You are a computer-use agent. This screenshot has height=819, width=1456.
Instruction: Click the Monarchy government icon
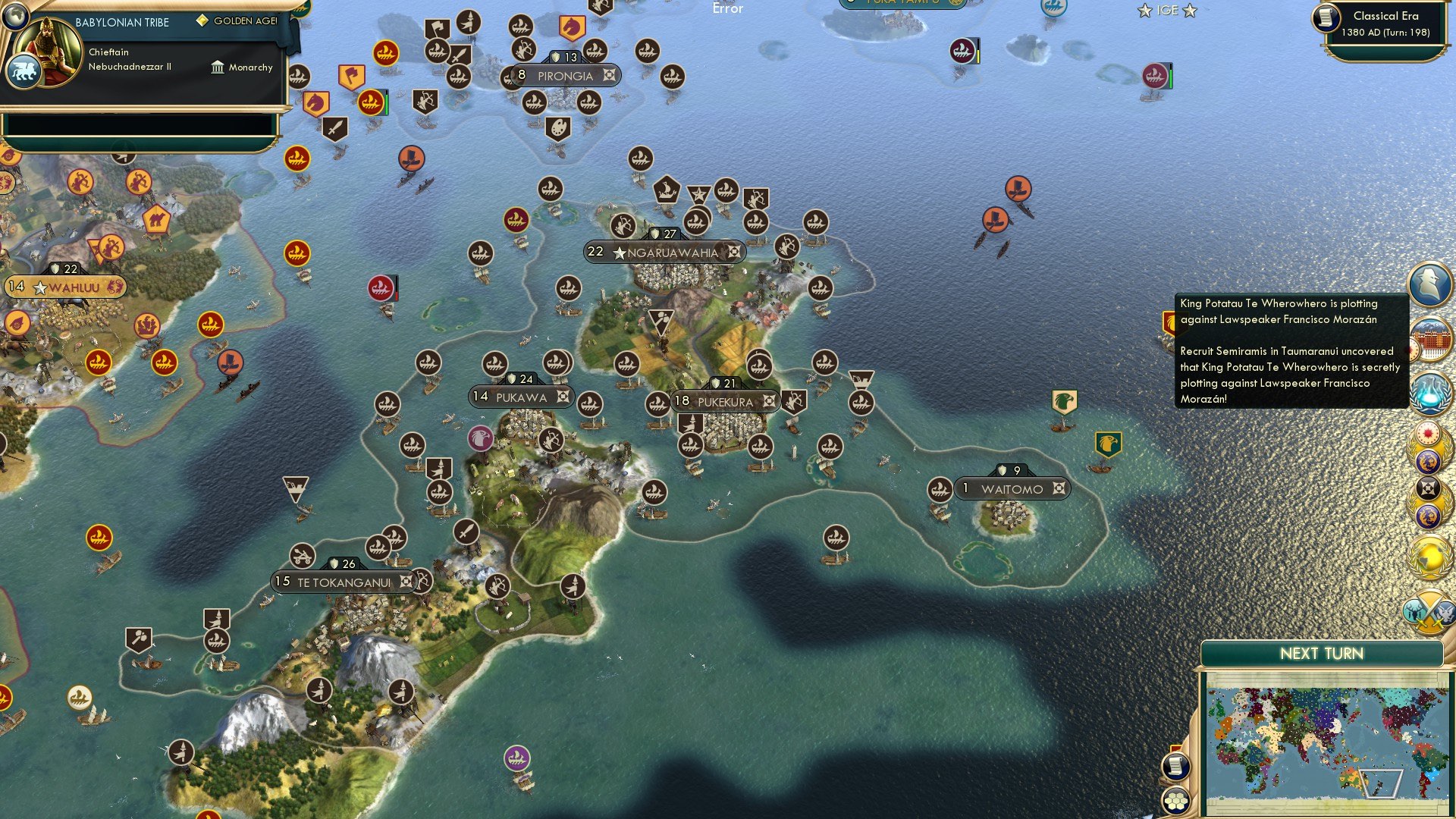tap(218, 67)
